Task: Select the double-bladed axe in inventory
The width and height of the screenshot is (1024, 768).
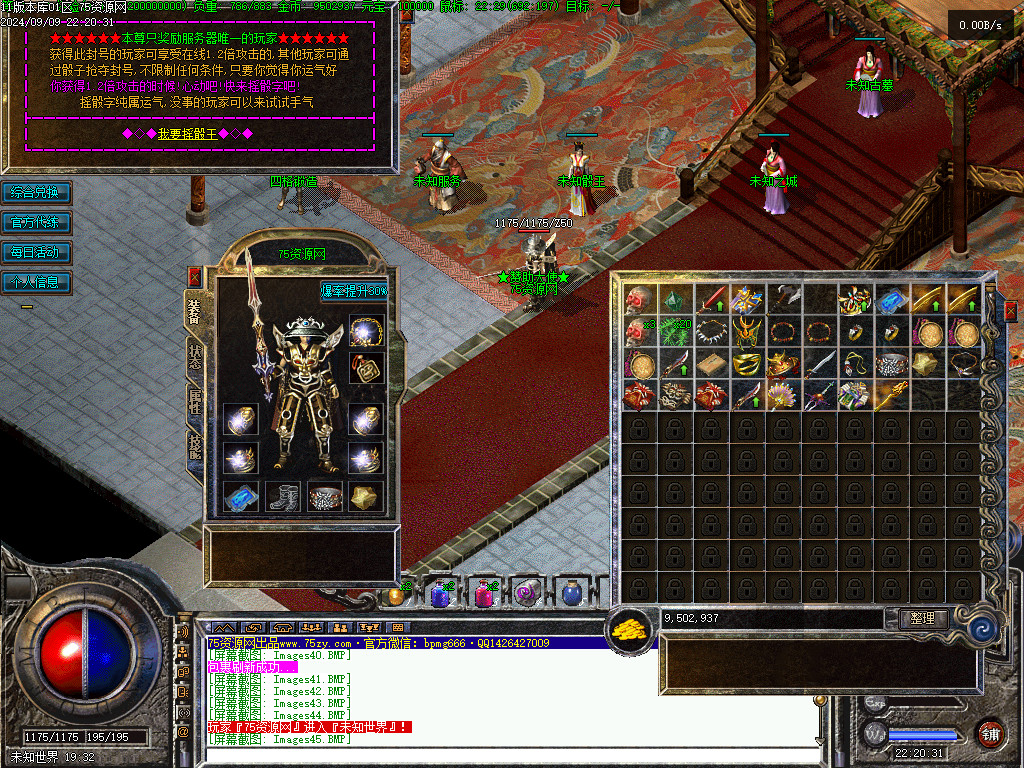Action: [782, 299]
